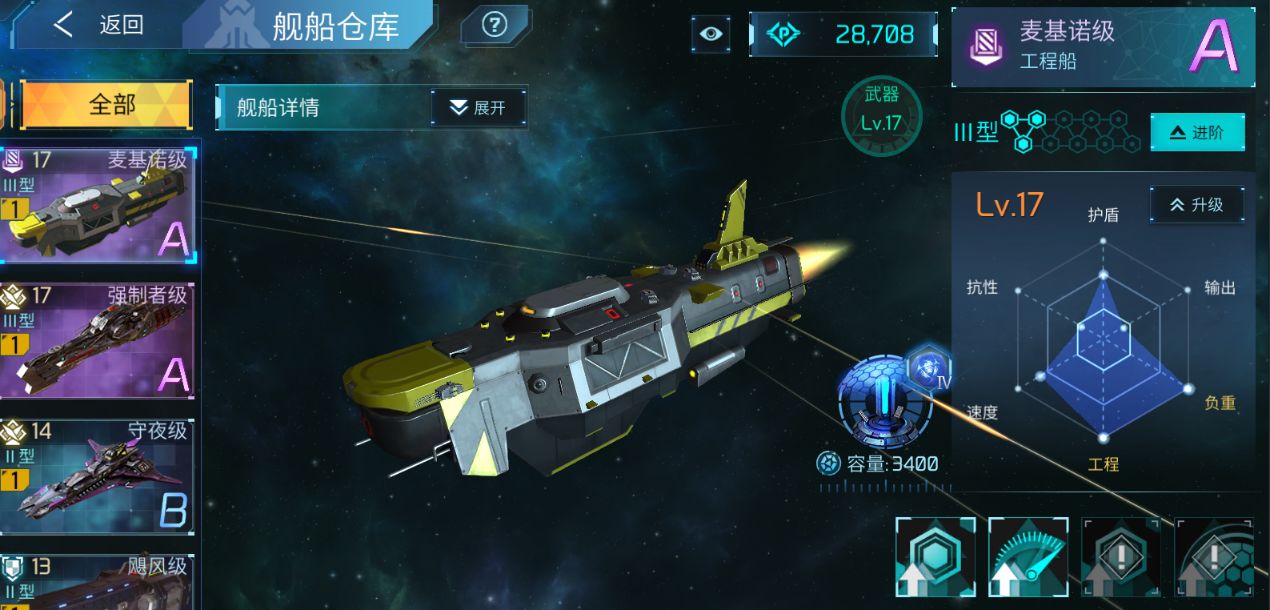
Task: Select the speed gauge upgrade icon
Action: click(x=1028, y=558)
